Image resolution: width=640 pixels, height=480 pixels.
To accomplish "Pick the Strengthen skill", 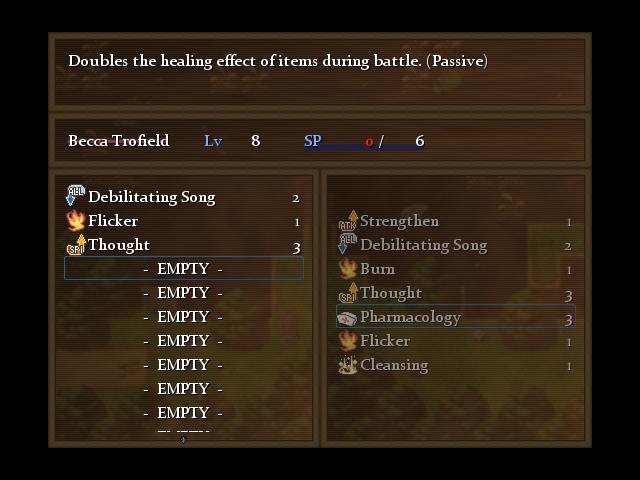I will [x=399, y=221].
